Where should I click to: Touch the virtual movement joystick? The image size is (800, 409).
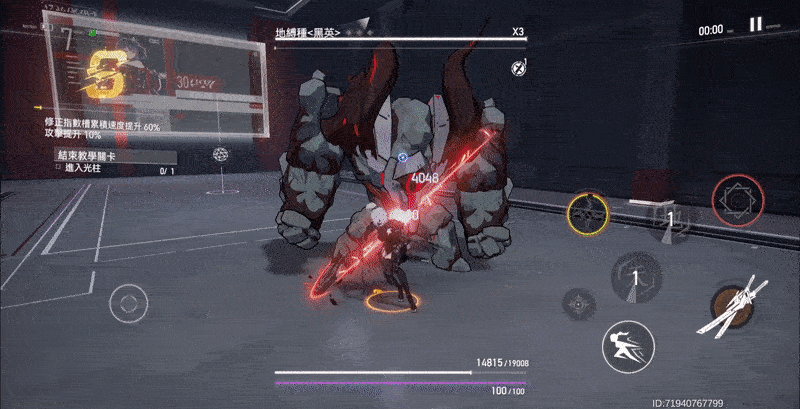coord(129,300)
